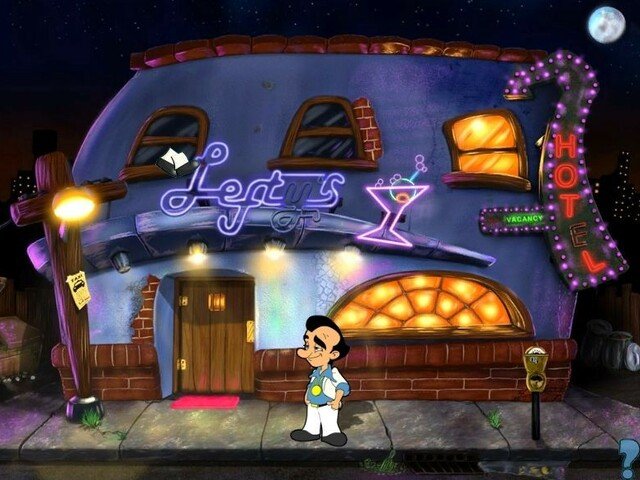Open the blue question mark help icon
Image resolution: width=640 pixels, height=480 pixels.
point(628,459)
